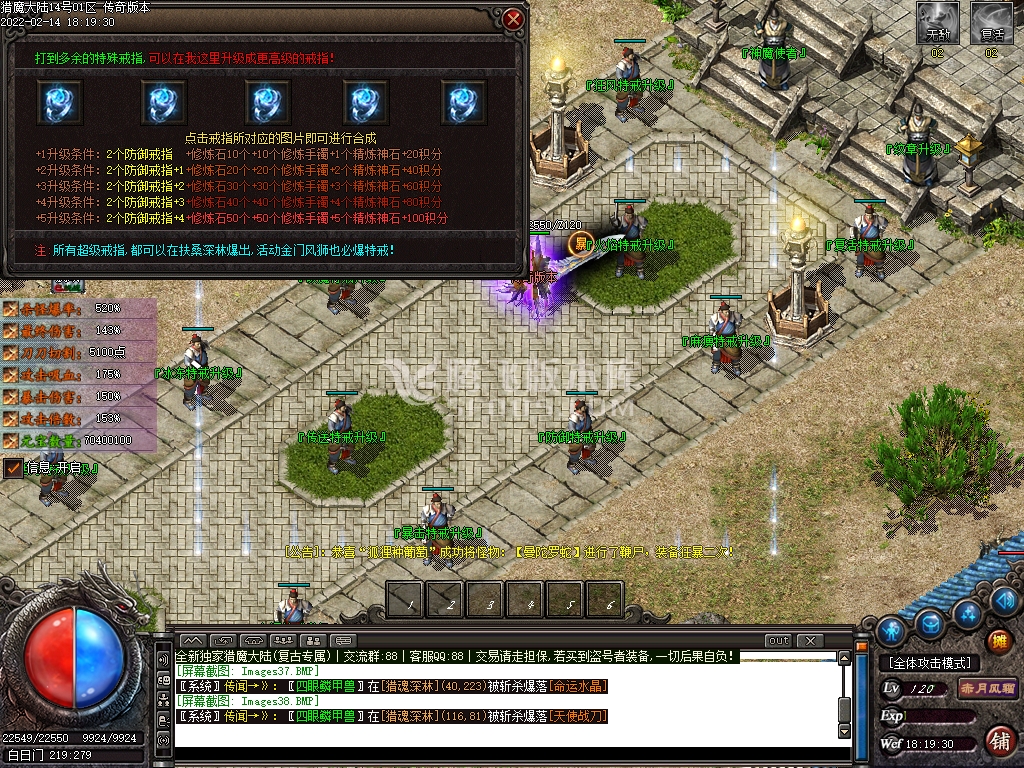Screen dimensions: 1024x768
Task: Activate the 无敌 skill icon
Action: pos(937,22)
